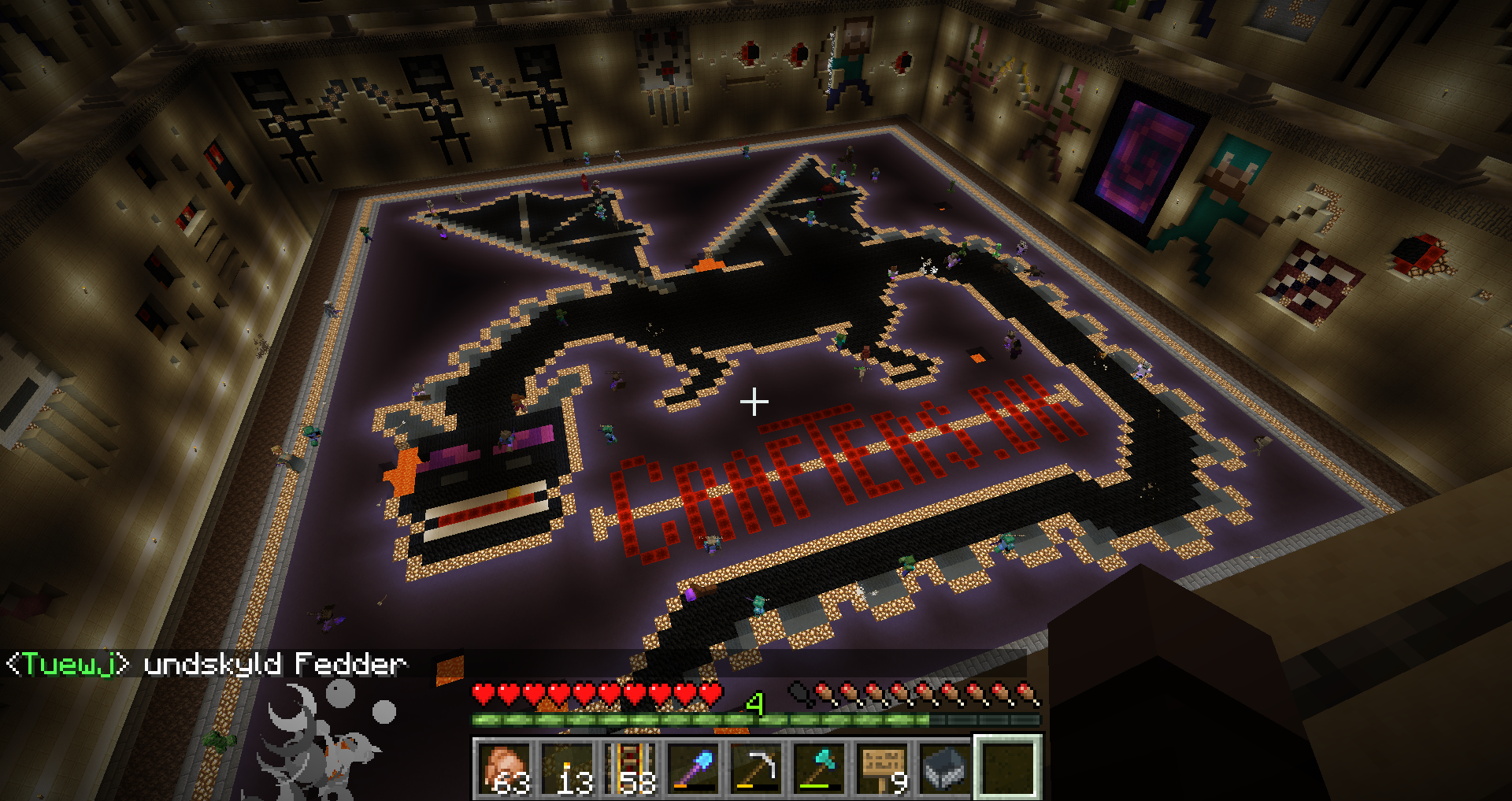Click the chat message from Tuew_j
1512x801 pixels.
[x=206, y=664]
